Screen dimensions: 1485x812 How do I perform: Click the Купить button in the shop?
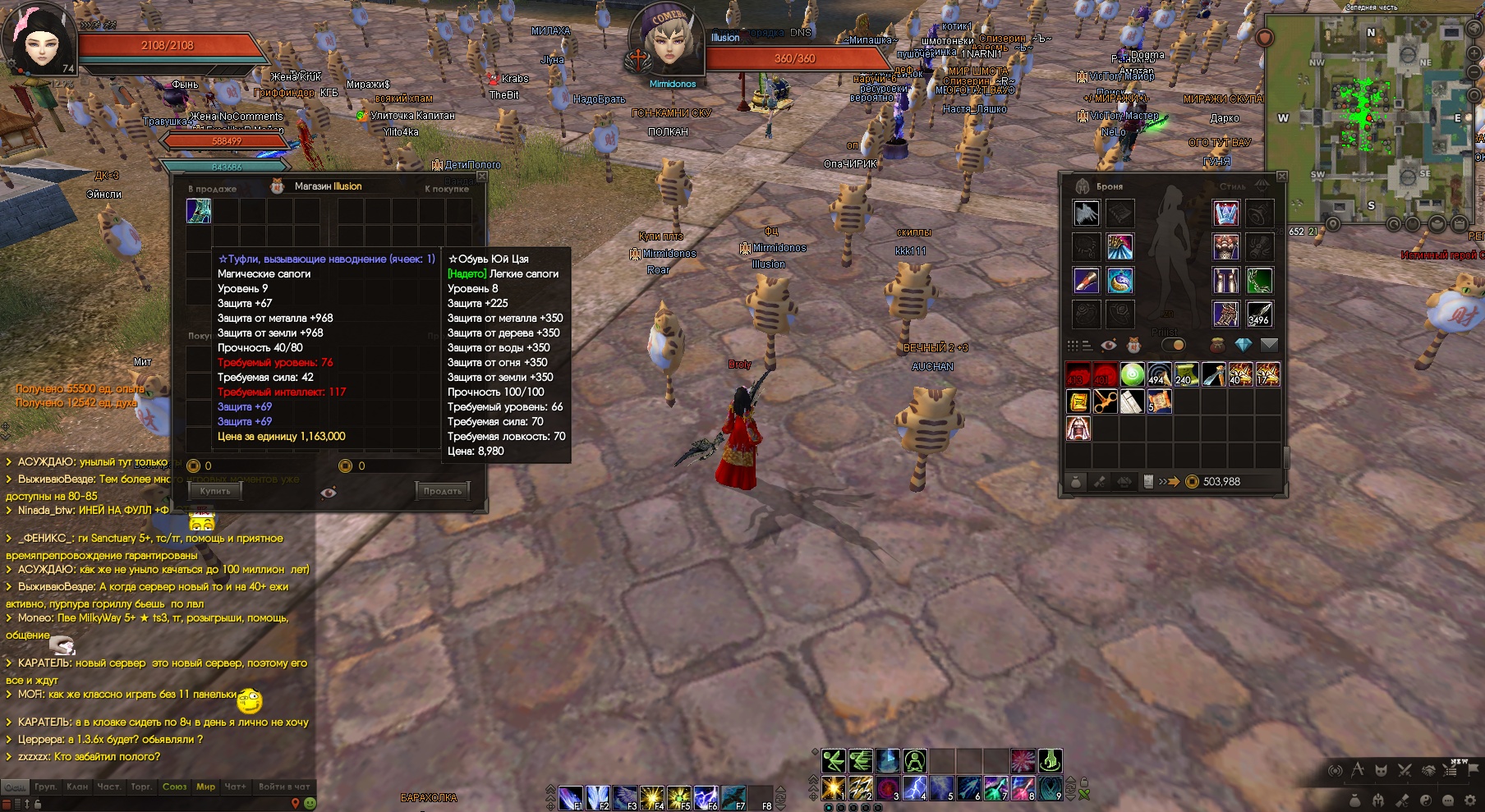[x=215, y=491]
